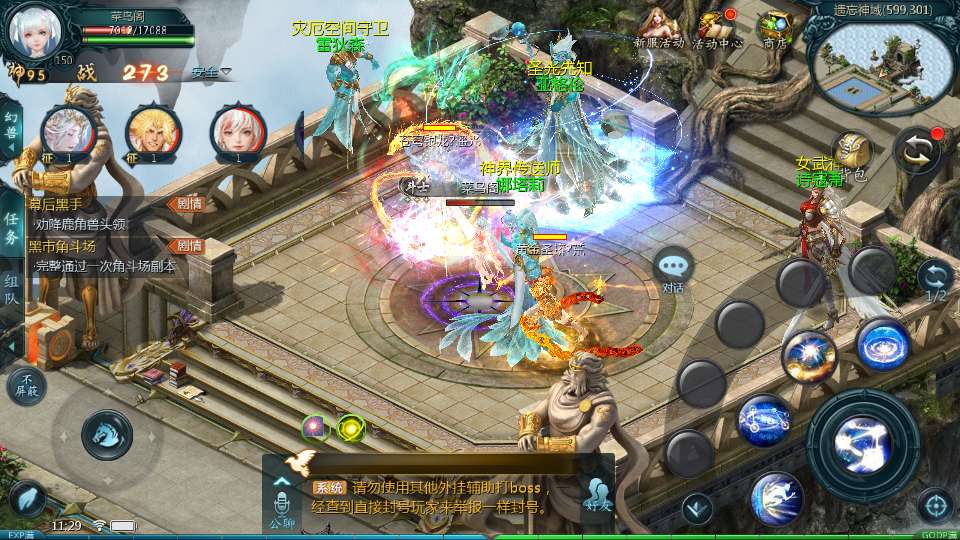Open the 安全 mode dropdown

click(212, 72)
